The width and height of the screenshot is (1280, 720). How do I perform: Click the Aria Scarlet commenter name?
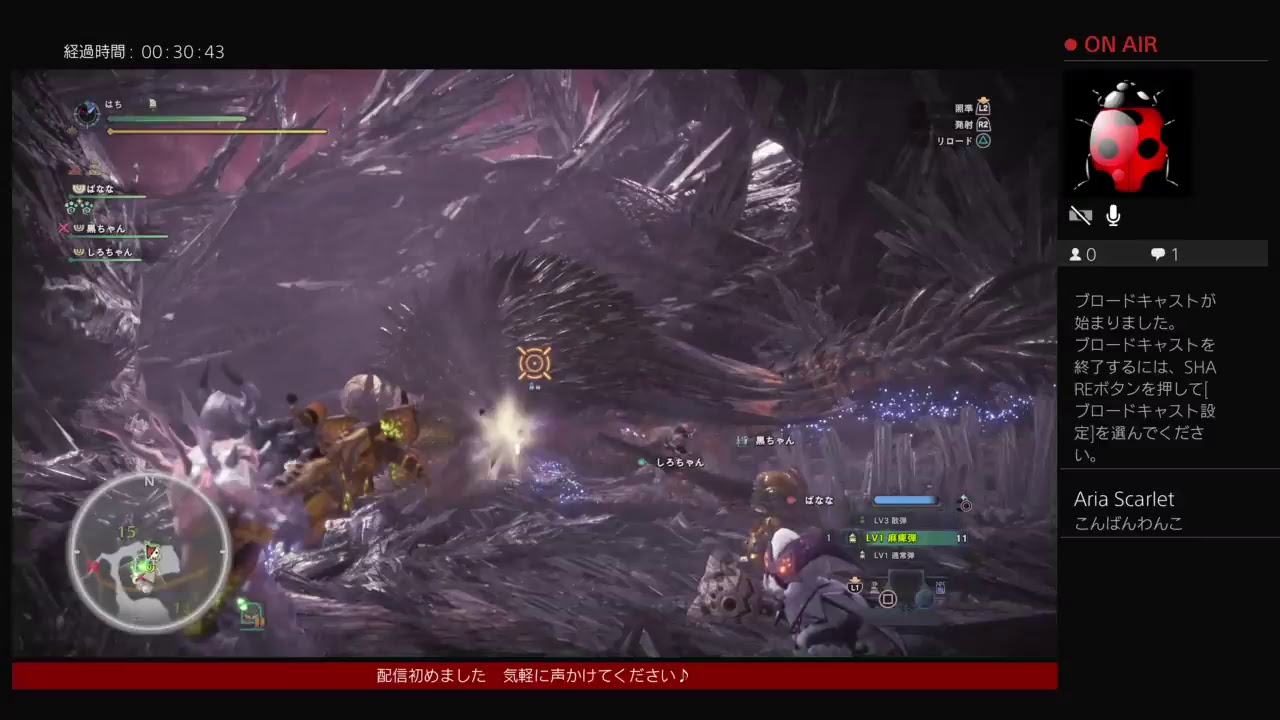(1125, 498)
